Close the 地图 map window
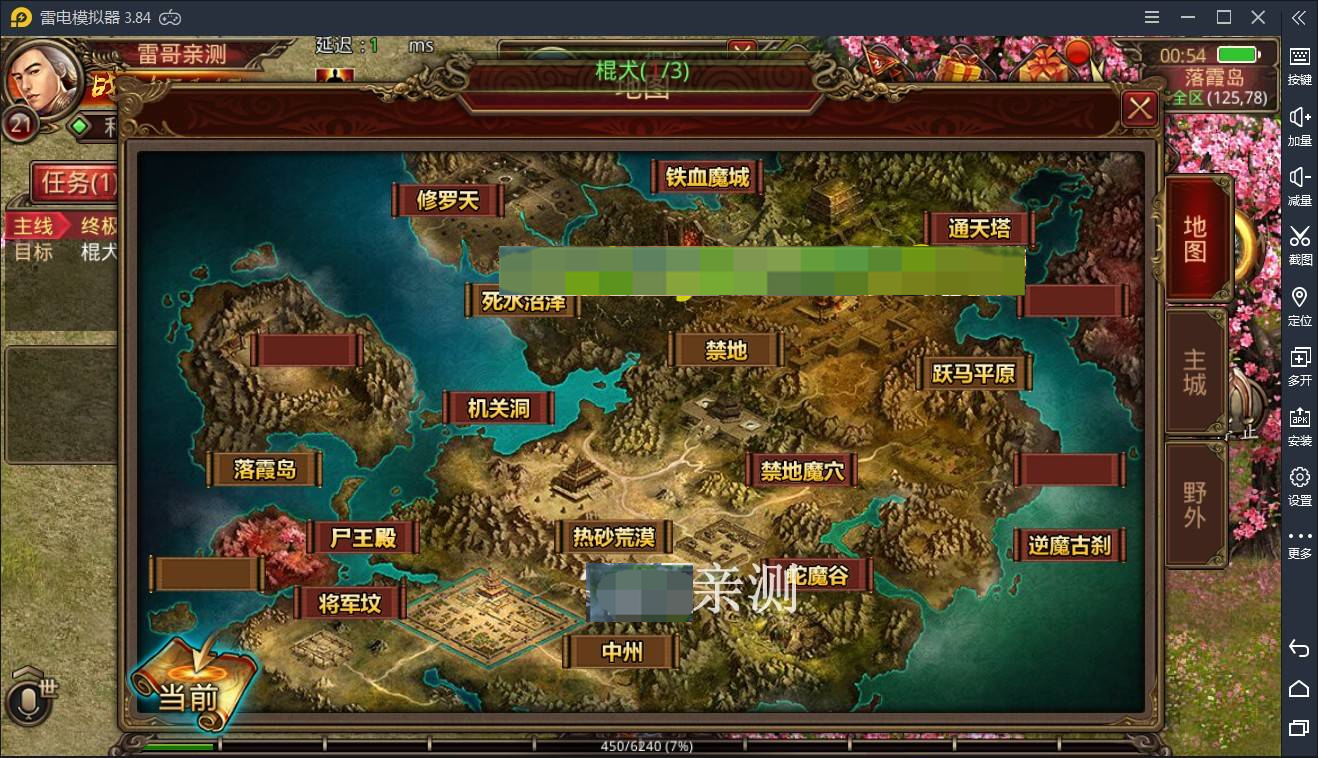The height and width of the screenshot is (758, 1318). [1139, 108]
